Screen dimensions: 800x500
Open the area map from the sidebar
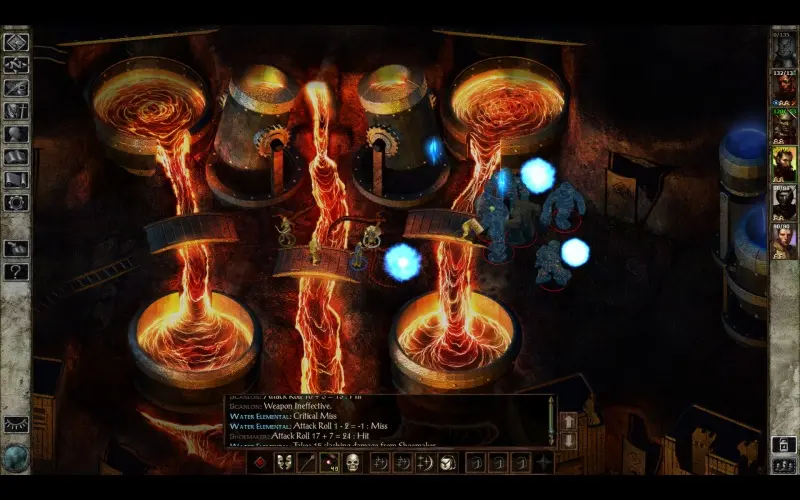(x=16, y=65)
